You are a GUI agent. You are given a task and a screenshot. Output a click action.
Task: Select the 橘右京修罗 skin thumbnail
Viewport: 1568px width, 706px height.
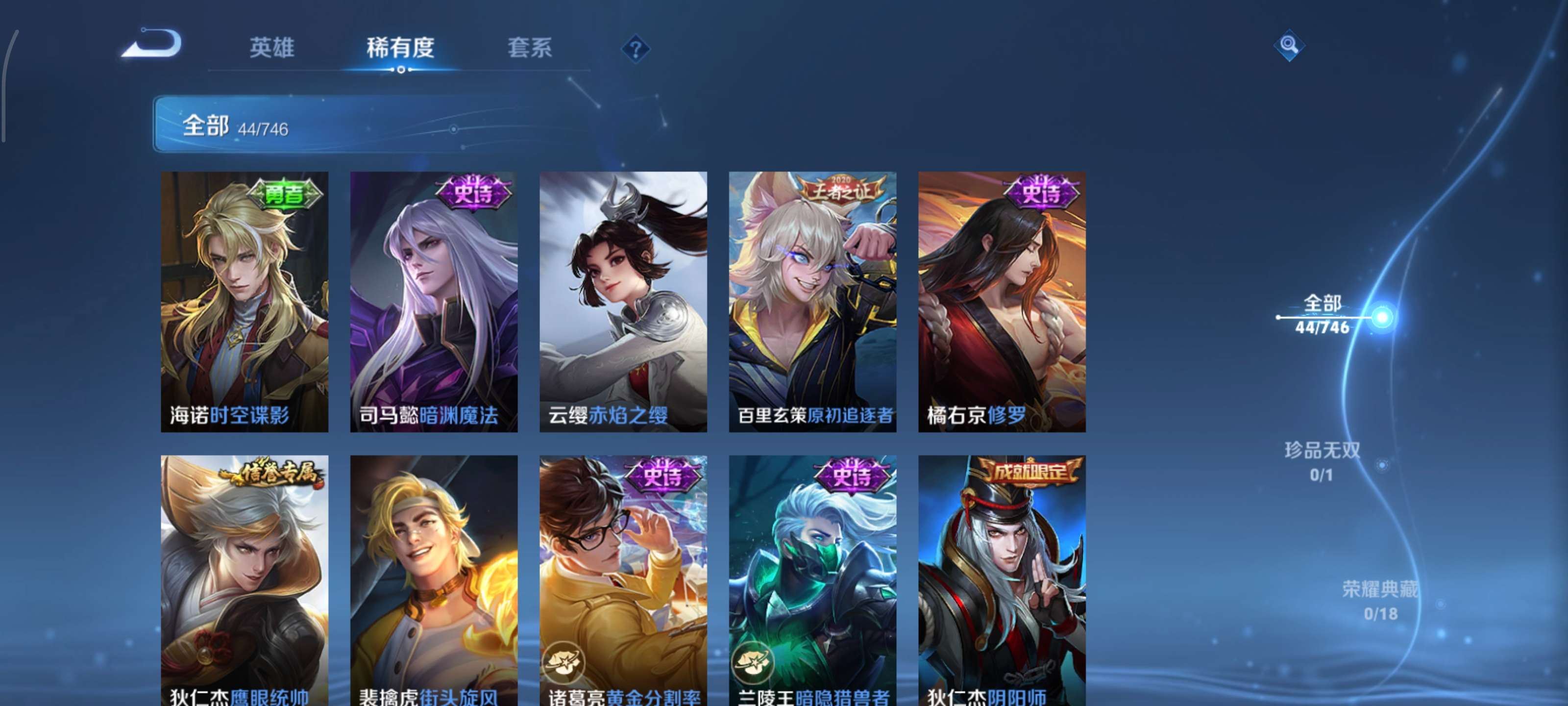point(1001,304)
